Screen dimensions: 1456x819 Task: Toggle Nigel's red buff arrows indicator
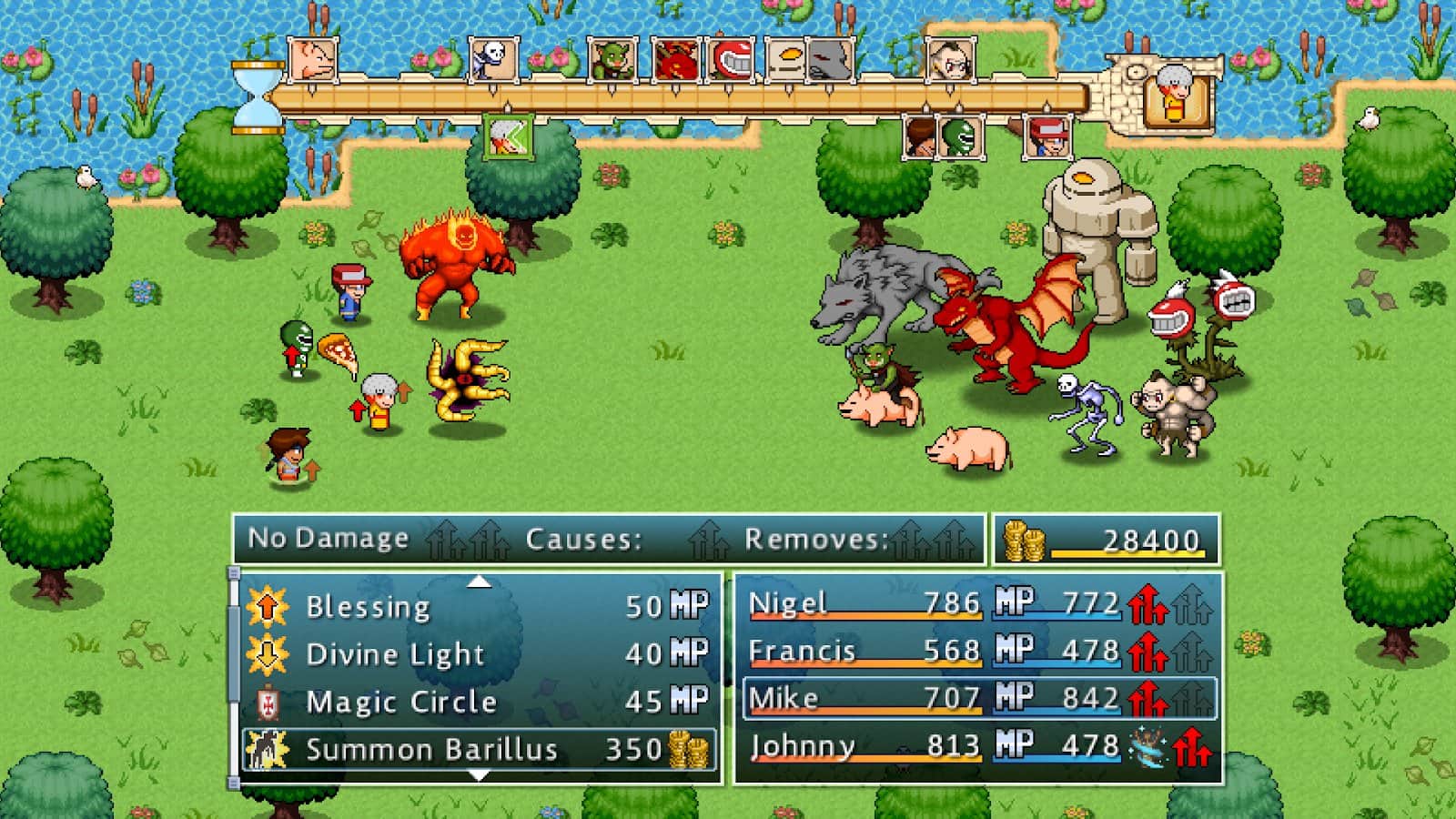tap(1147, 605)
